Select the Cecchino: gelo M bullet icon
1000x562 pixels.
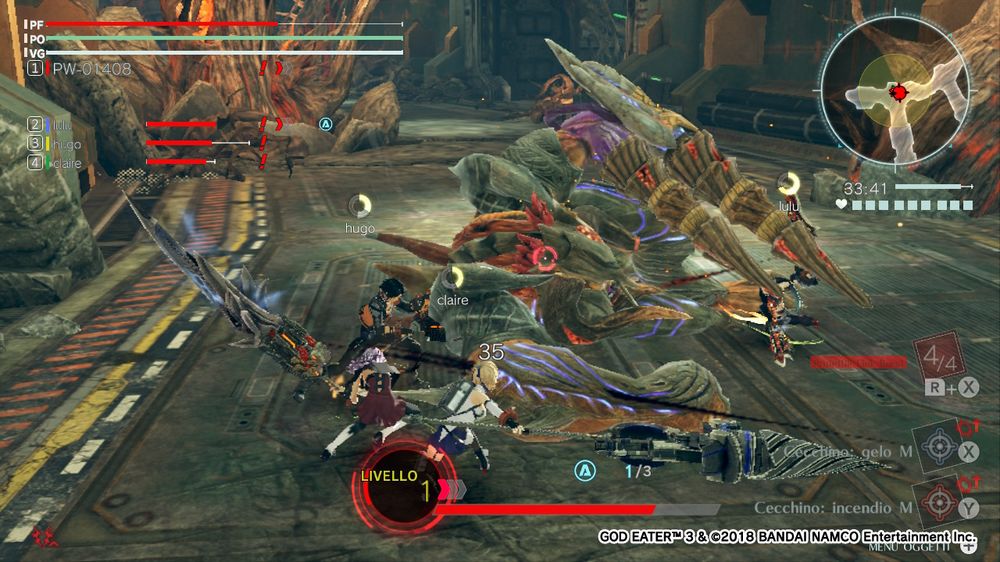pos(940,443)
